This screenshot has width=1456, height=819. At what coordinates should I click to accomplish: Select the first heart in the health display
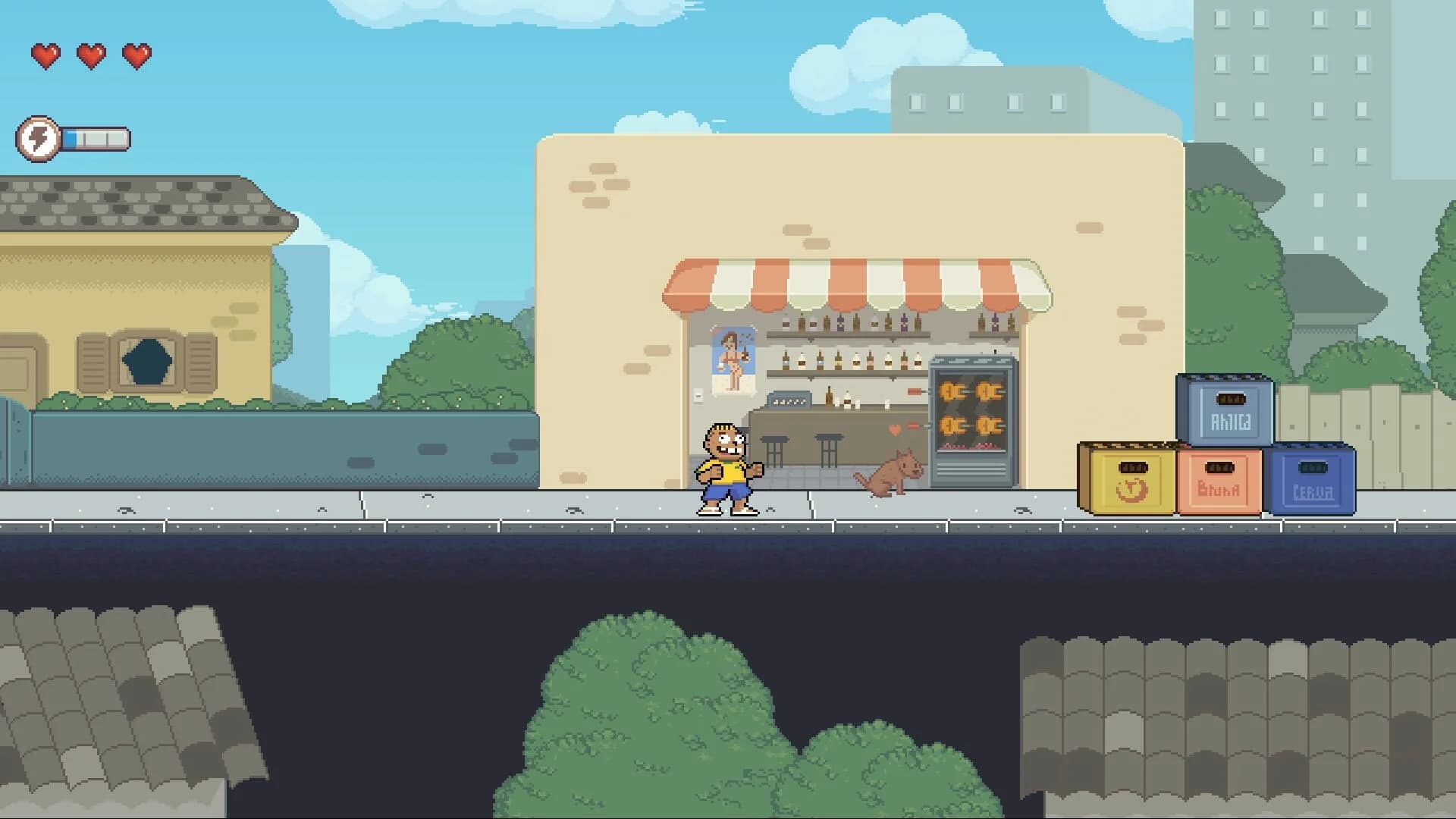tap(45, 55)
